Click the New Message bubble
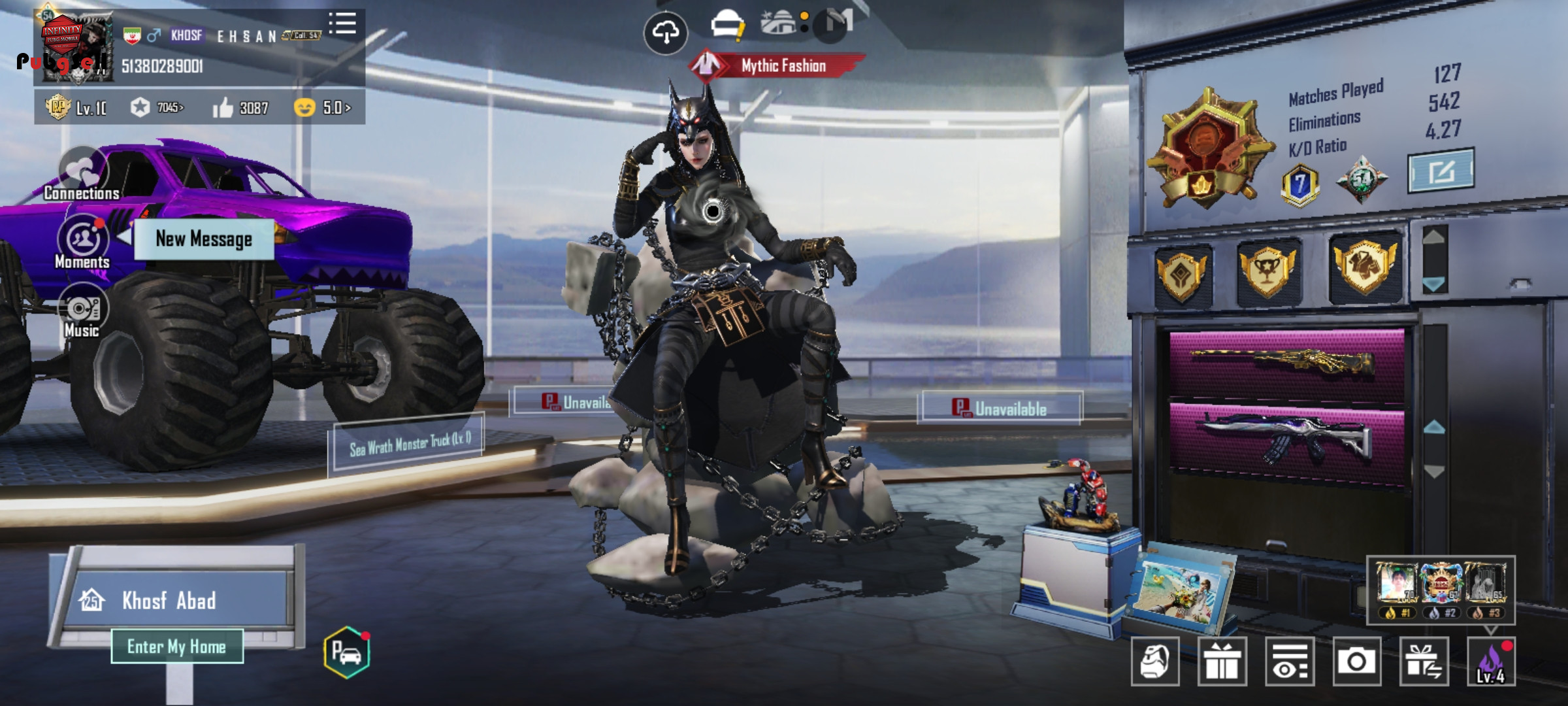This screenshot has width=1568, height=706. [x=203, y=239]
